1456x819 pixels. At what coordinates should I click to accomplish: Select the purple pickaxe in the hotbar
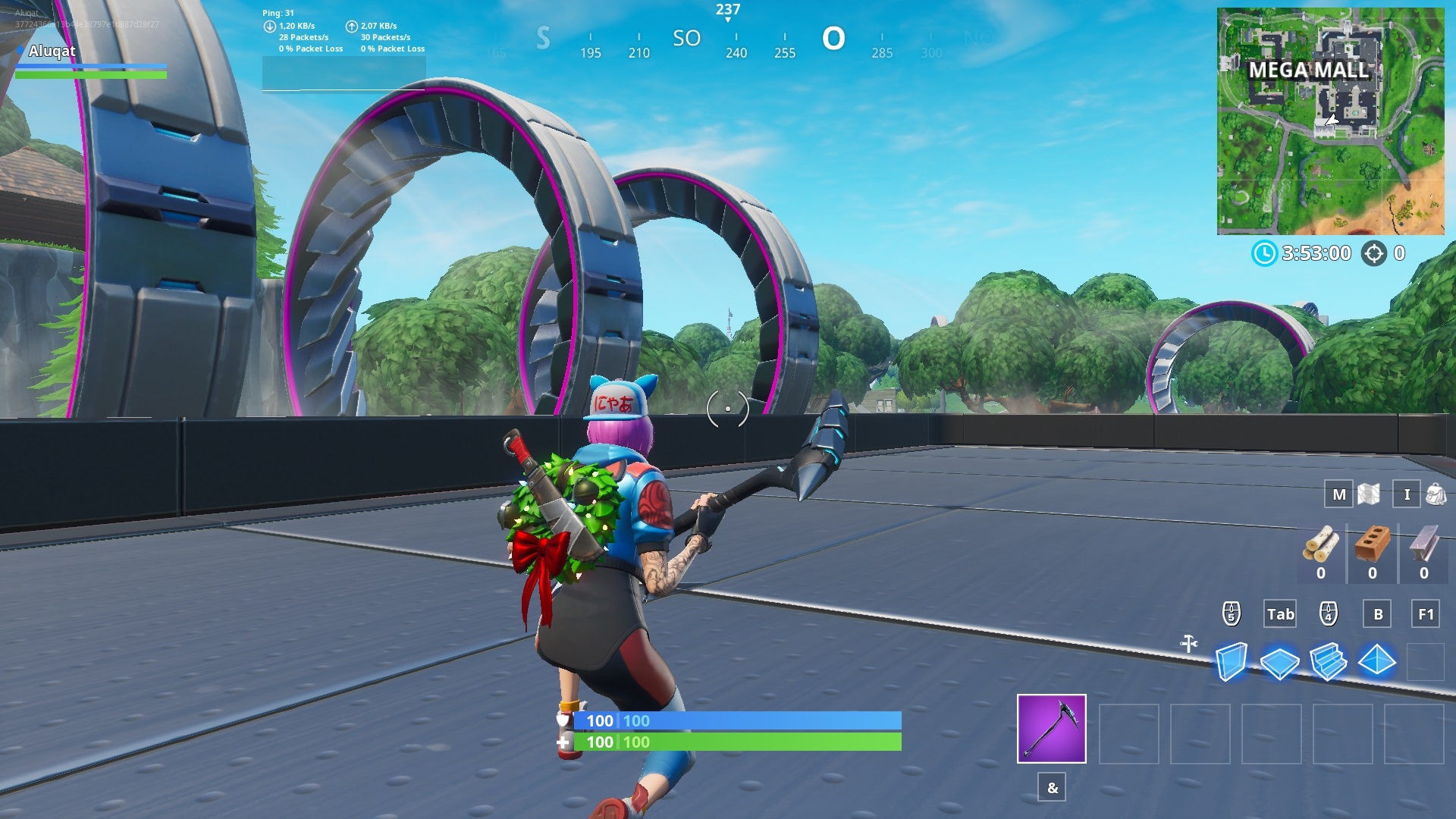coord(1050,730)
